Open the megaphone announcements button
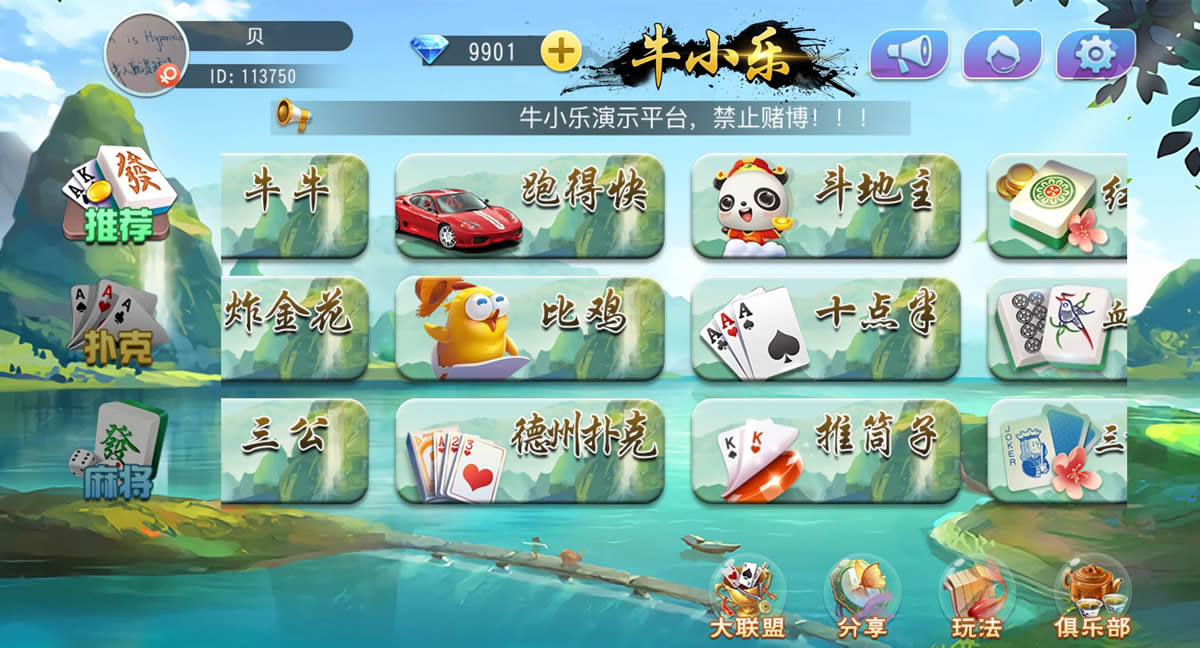The image size is (1200, 648). coord(908,54)
